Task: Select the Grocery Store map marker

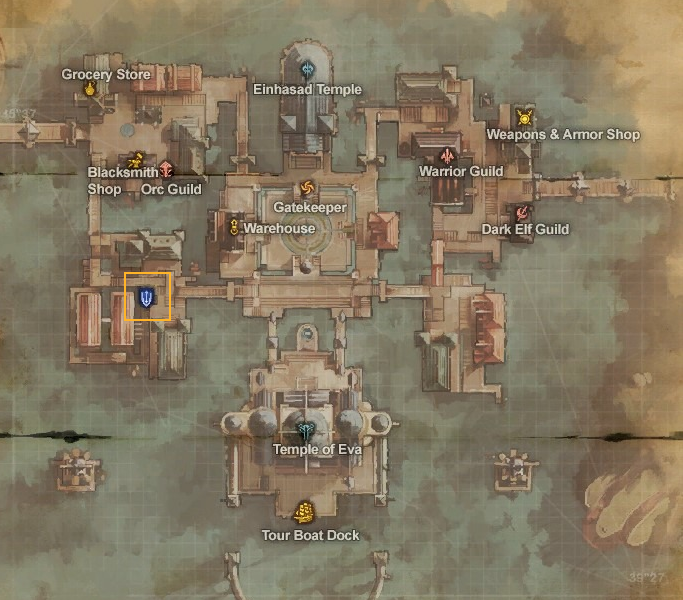Action: [90, 90]
